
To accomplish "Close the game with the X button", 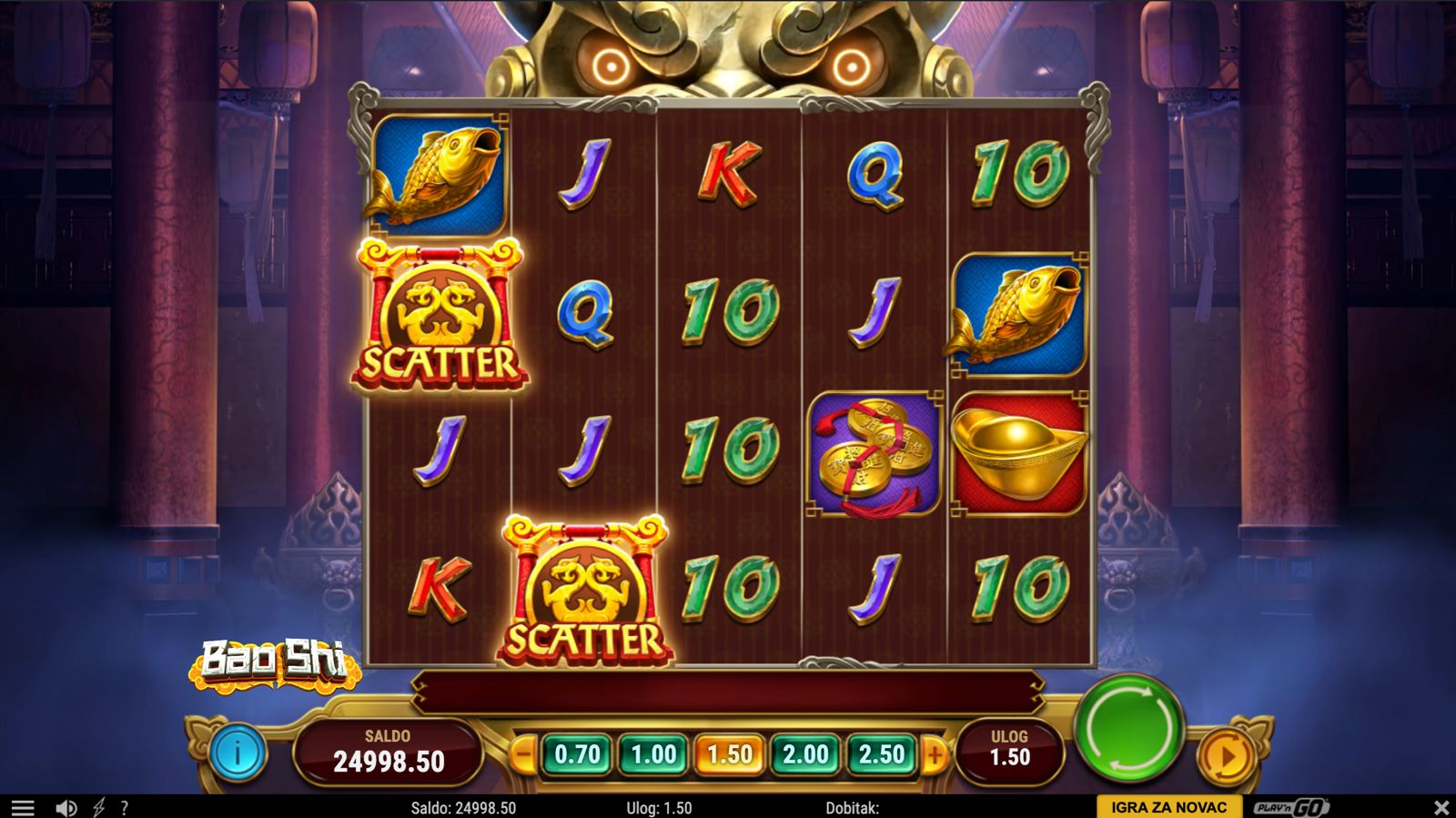I will 1441,807.
